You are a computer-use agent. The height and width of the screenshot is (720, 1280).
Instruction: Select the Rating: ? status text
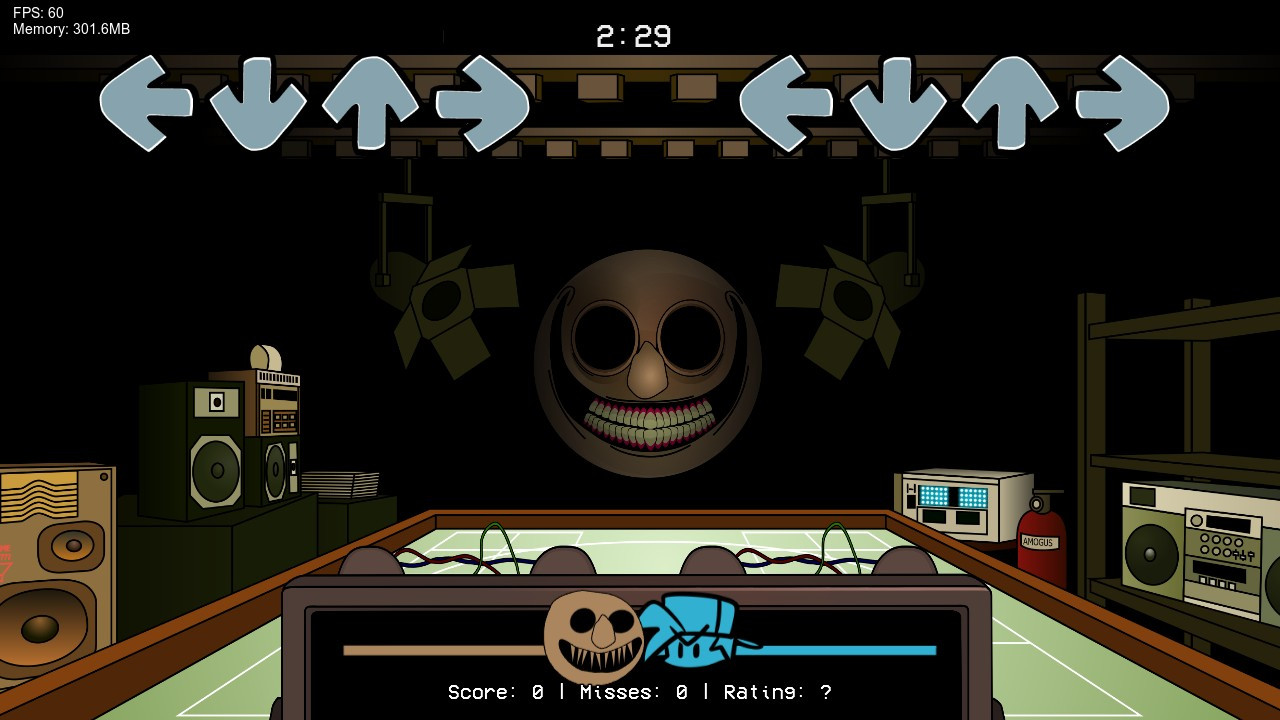pyautogui.click(x=775, y=691)
